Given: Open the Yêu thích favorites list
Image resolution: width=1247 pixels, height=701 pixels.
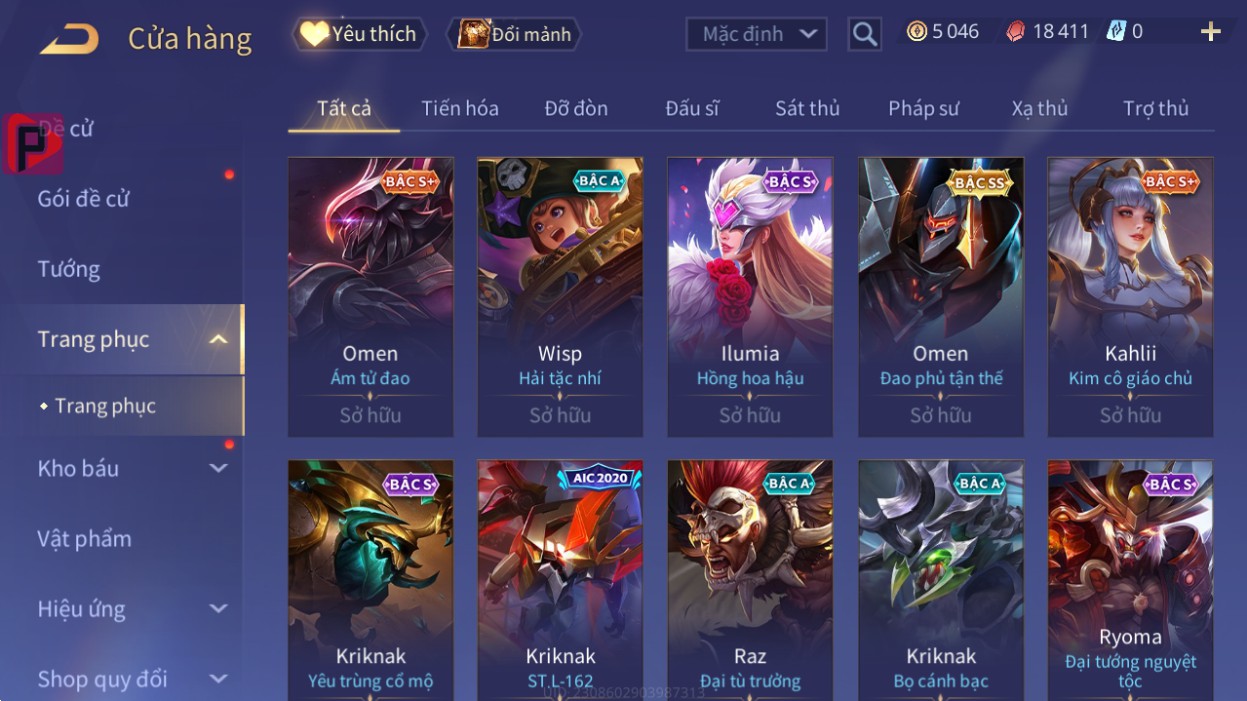Looking at the screenshot, I should [x=360, y=34].
